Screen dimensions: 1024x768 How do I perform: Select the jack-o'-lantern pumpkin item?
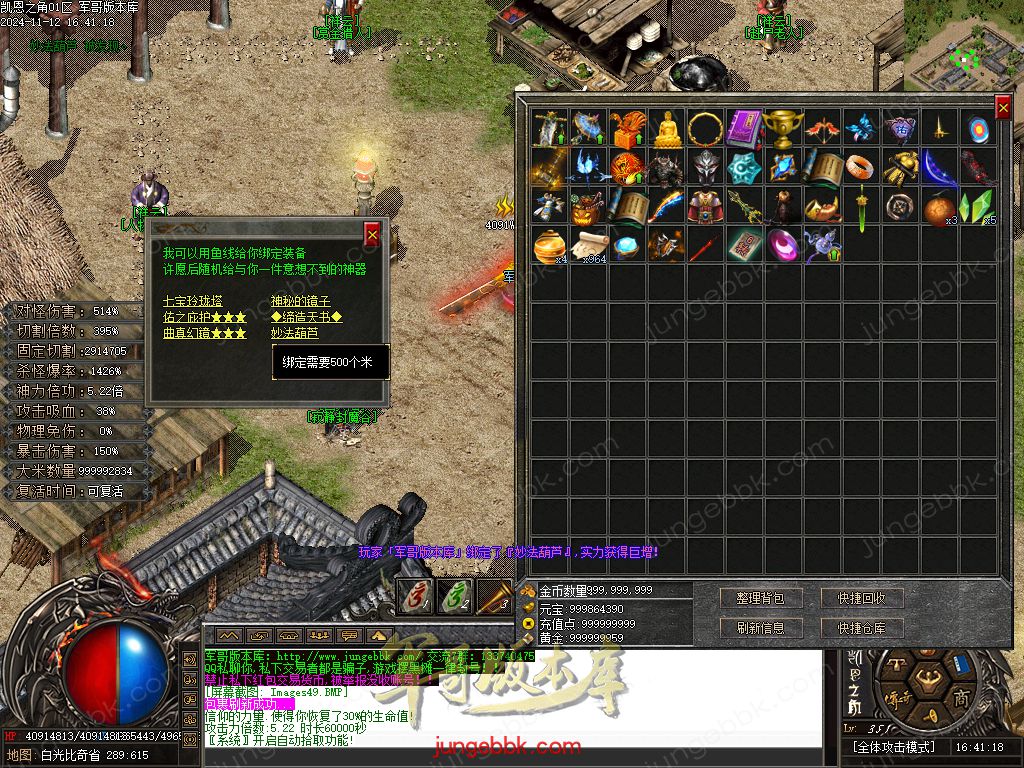click(589, 206)
